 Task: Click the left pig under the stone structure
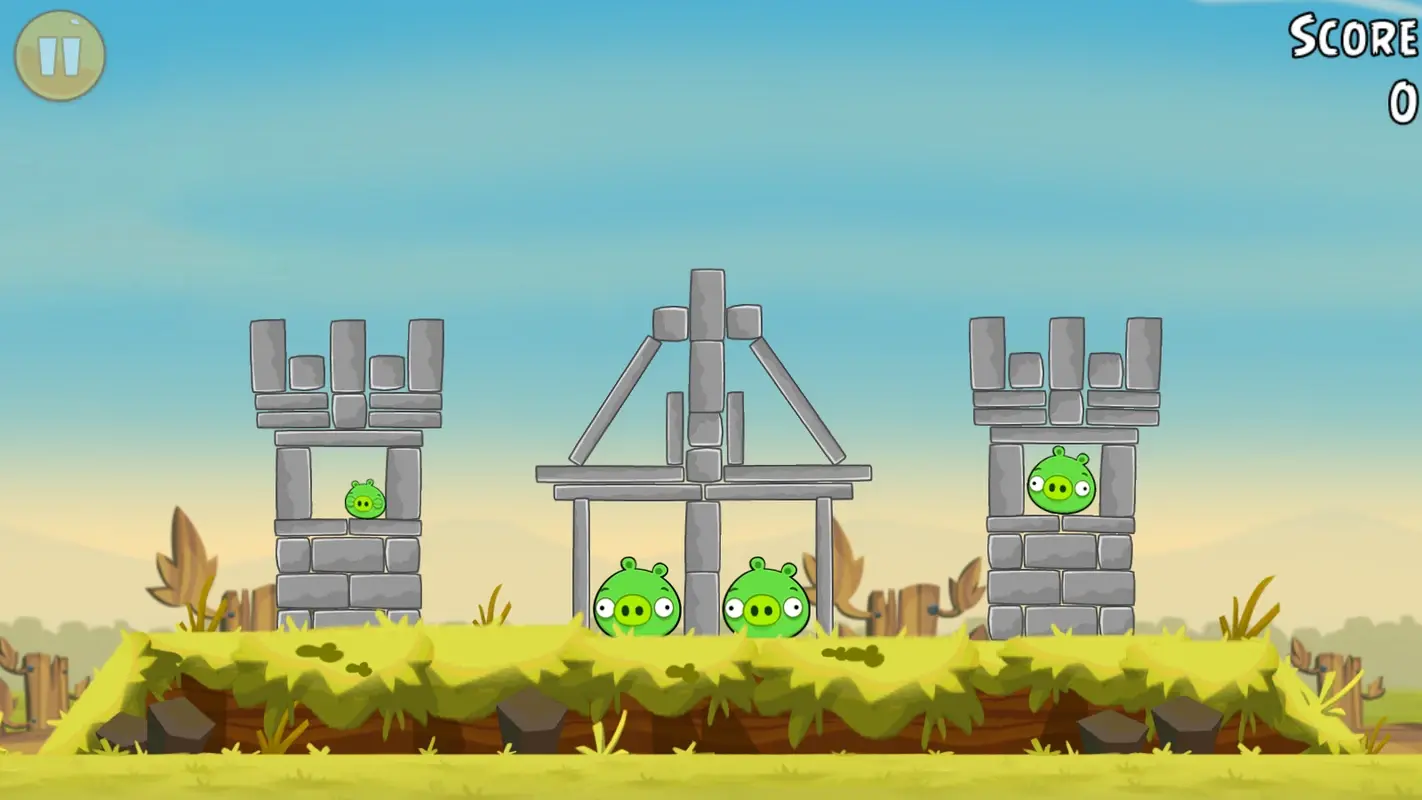tap(635, 600)
